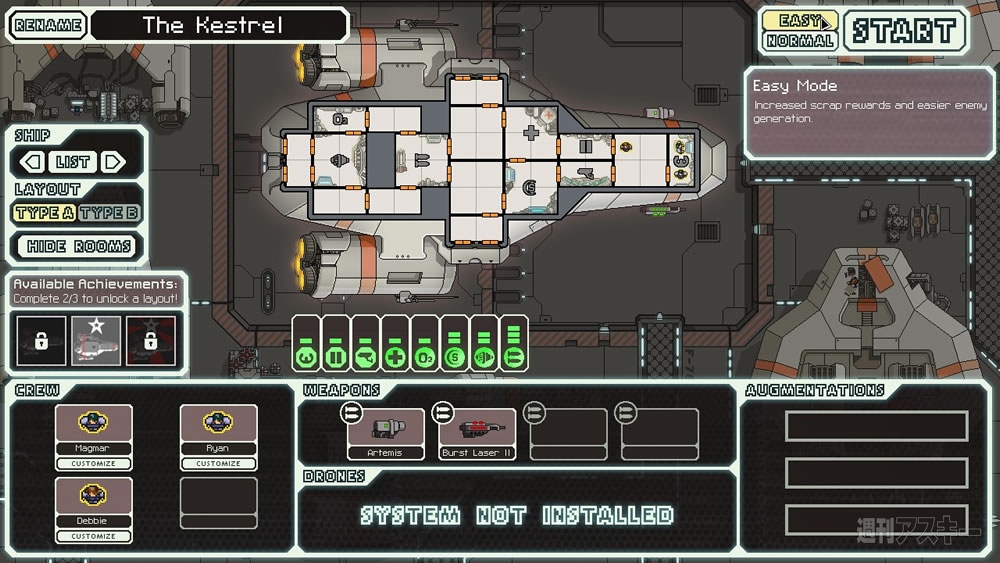The height and width of the screenshot is (563, 1000).
Task: Switch to TYPE B layout
Action: [109, 212]
